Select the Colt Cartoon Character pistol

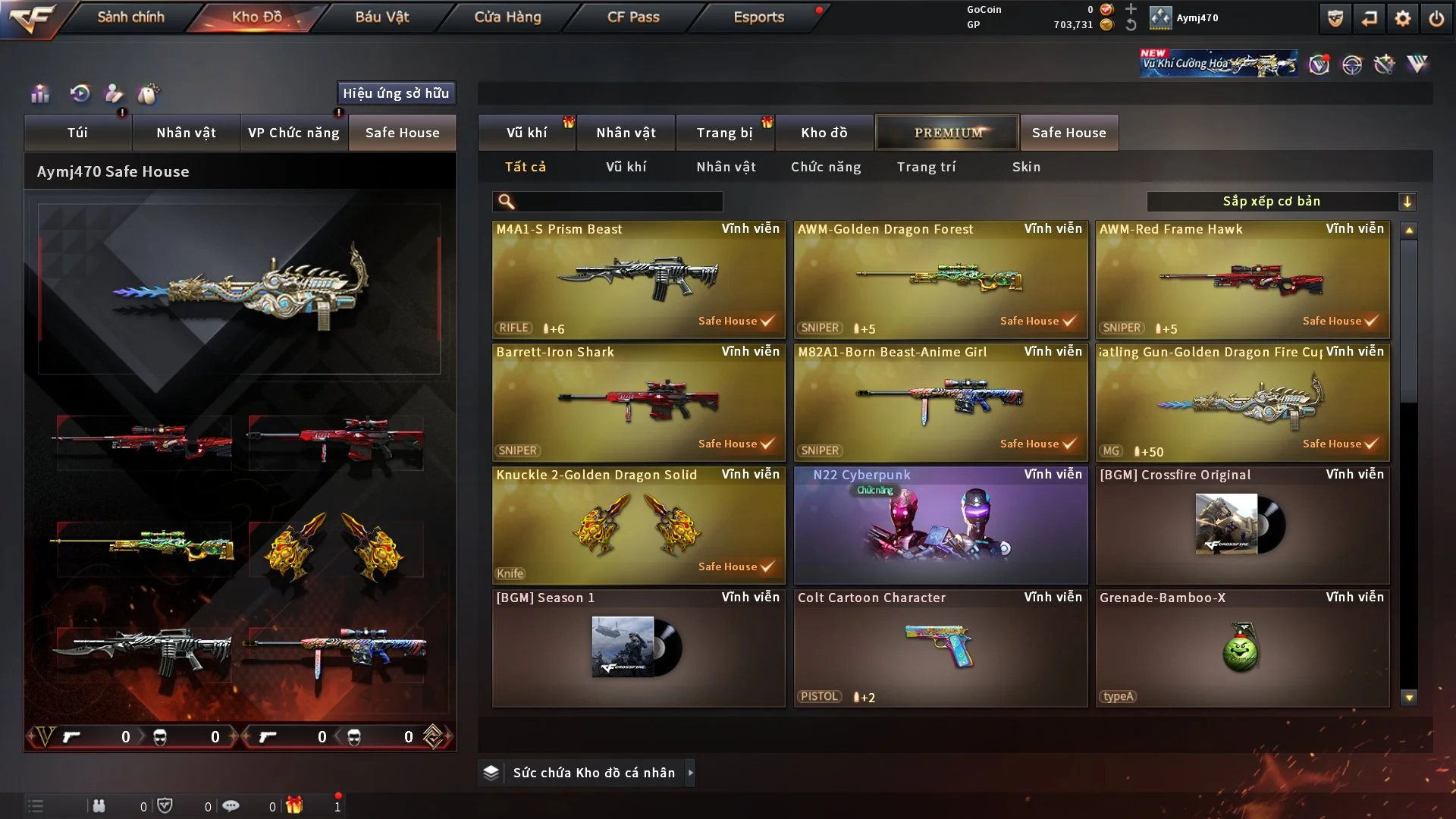pos(940,648)
